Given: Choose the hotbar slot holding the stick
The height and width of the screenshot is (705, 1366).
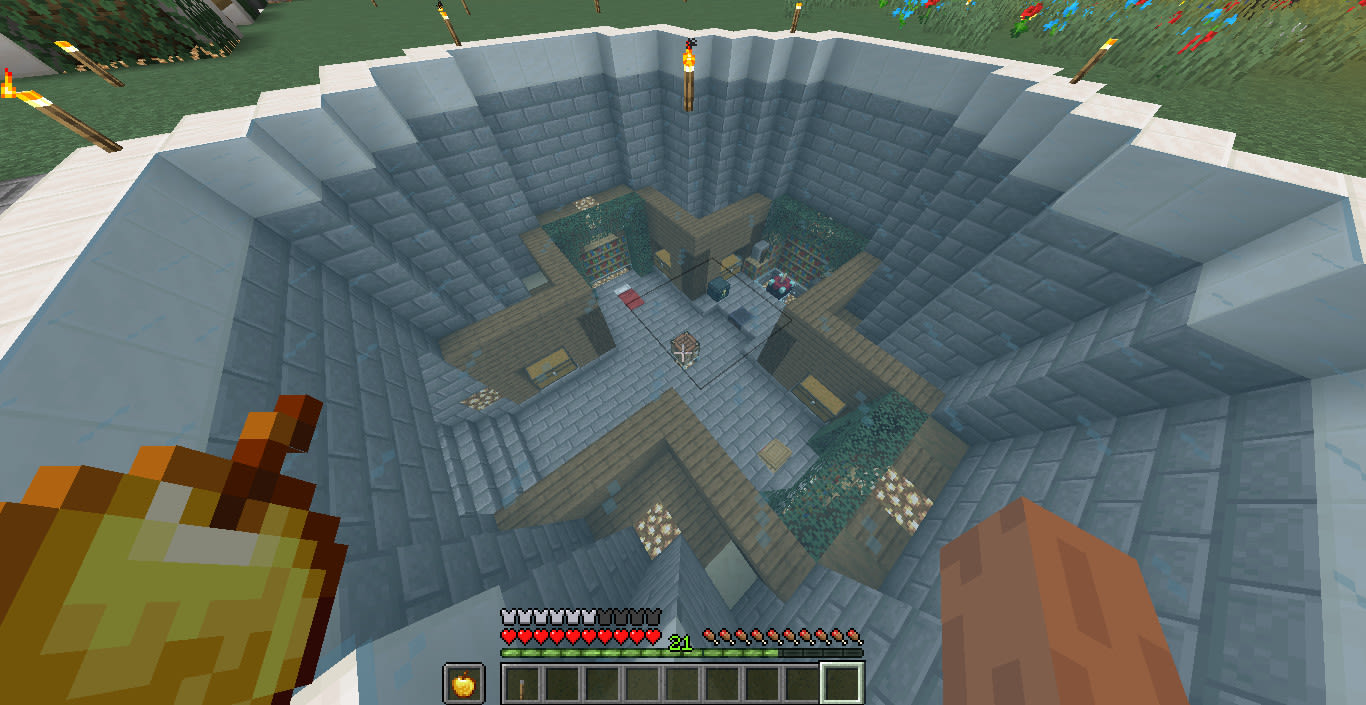Looking at the screenshot, I should click(523, 684).
